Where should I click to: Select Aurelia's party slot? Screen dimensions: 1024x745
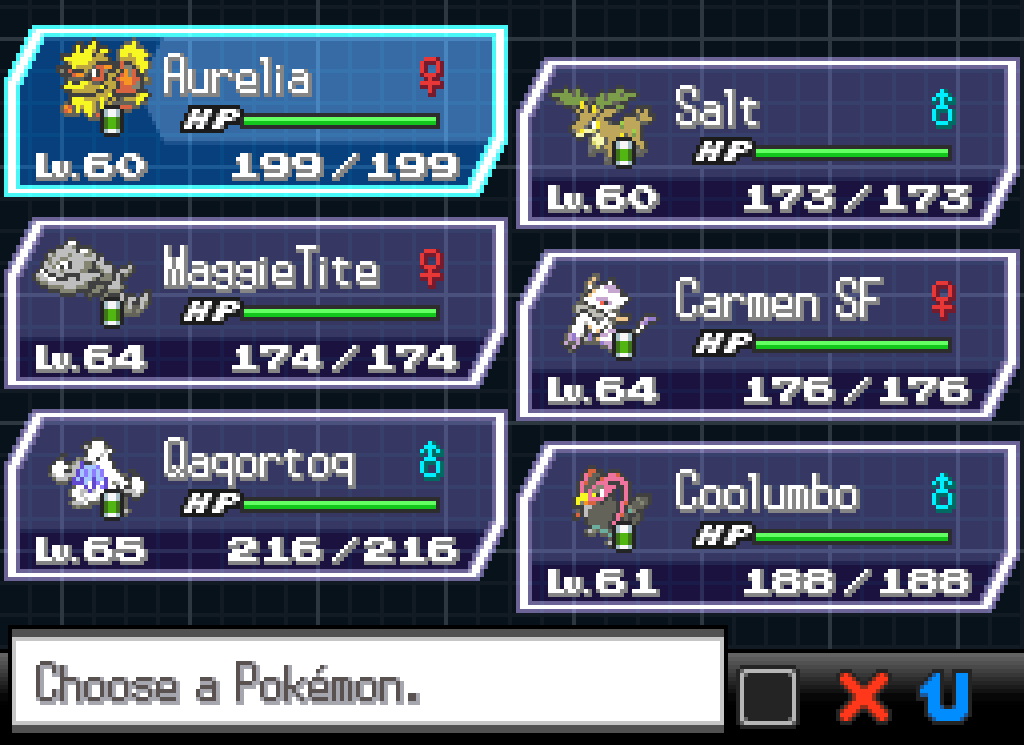[256, 112]
